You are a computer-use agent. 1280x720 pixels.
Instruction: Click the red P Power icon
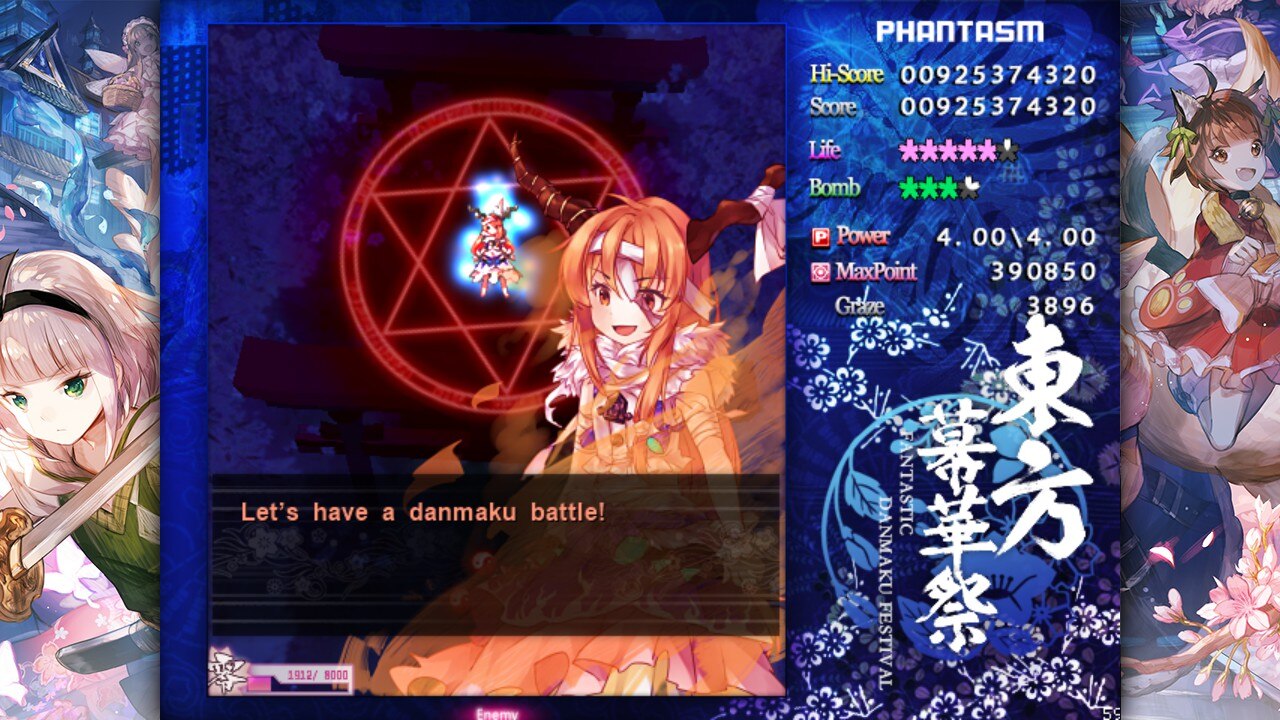tap(820, 237)
